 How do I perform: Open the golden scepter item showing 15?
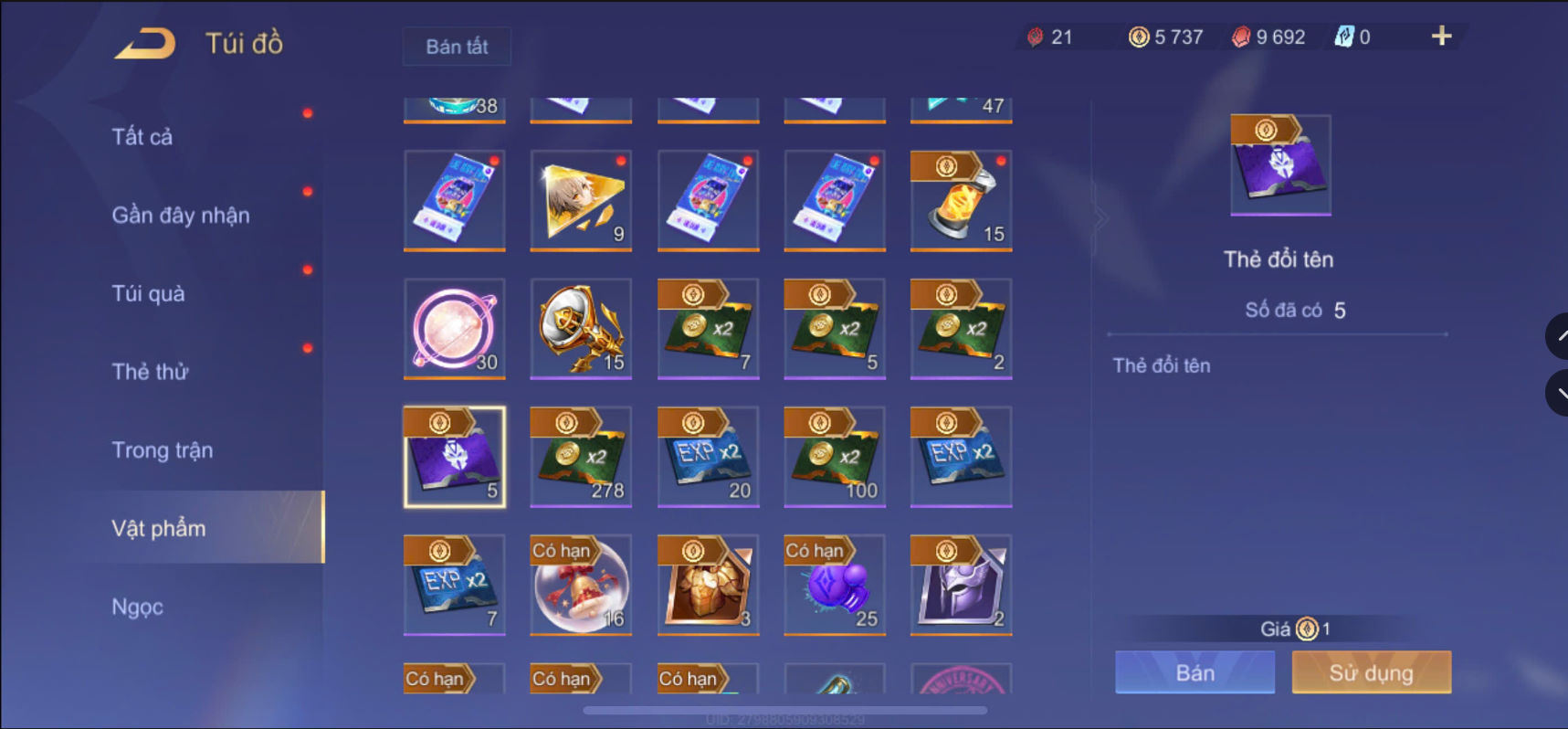click(x=581, y=330)
